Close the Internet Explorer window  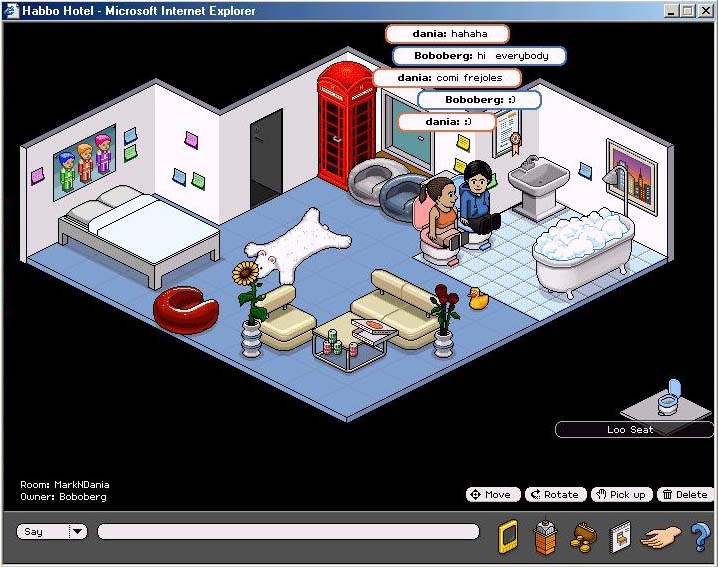pos(706,11)
